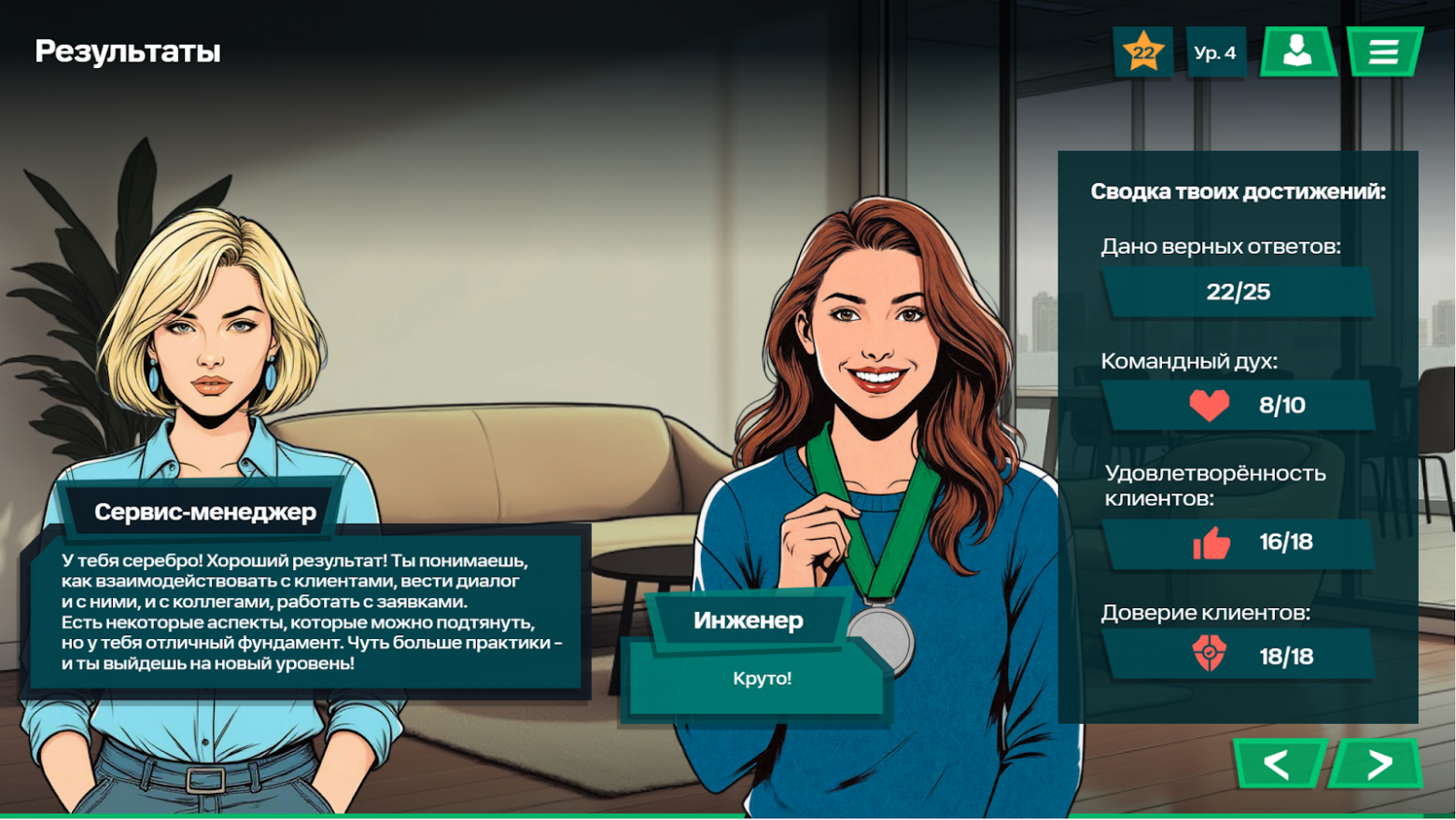1456x820 pixels.
Task: Select the "Ур. 4" level badge
Action: click(1215, 52)
